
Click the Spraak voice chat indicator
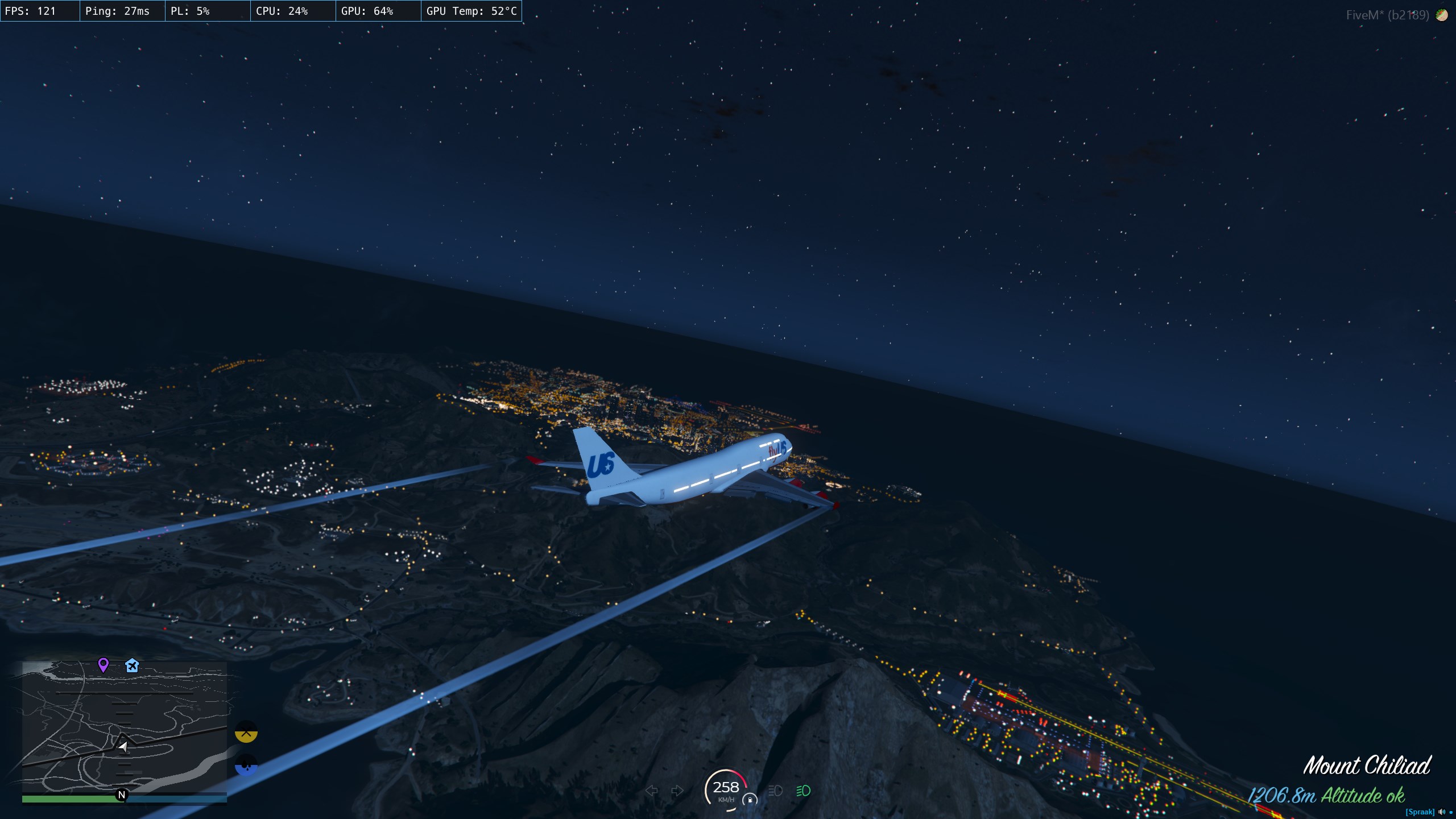pos(1420,812)
